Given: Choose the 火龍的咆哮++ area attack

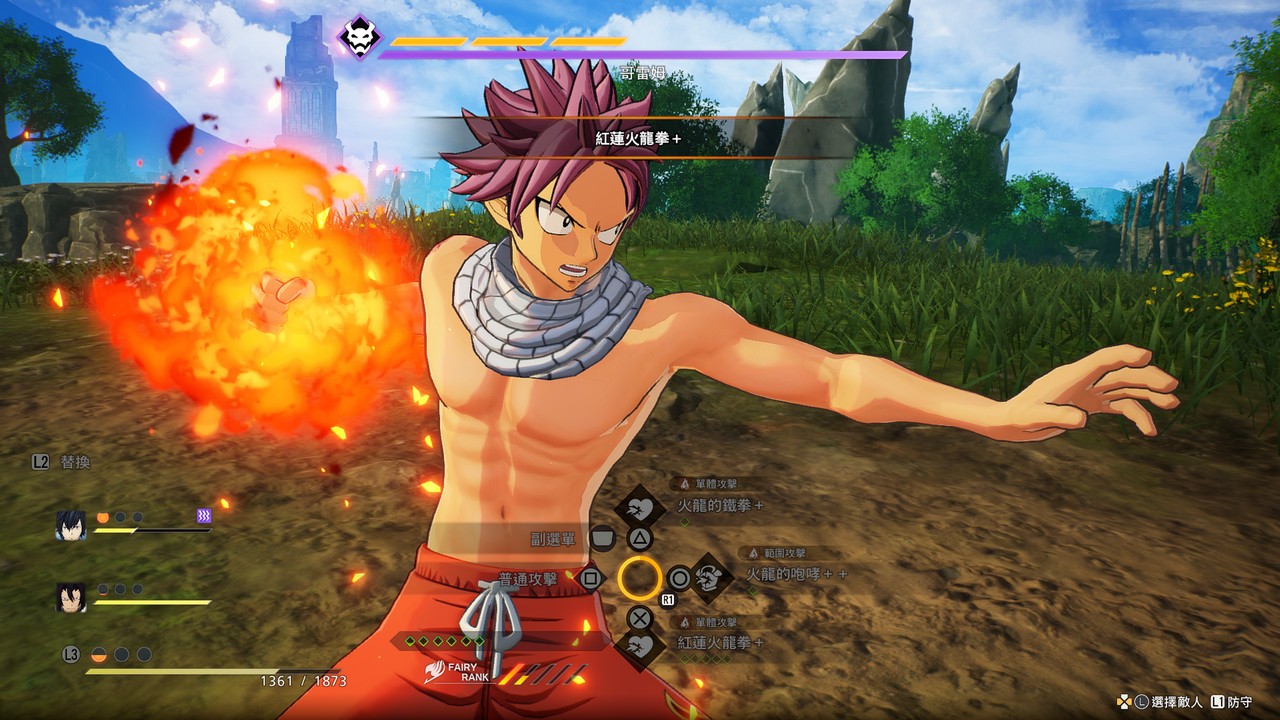Looking at the screenshot, I should pyautogui.click(x=796, y=574).
